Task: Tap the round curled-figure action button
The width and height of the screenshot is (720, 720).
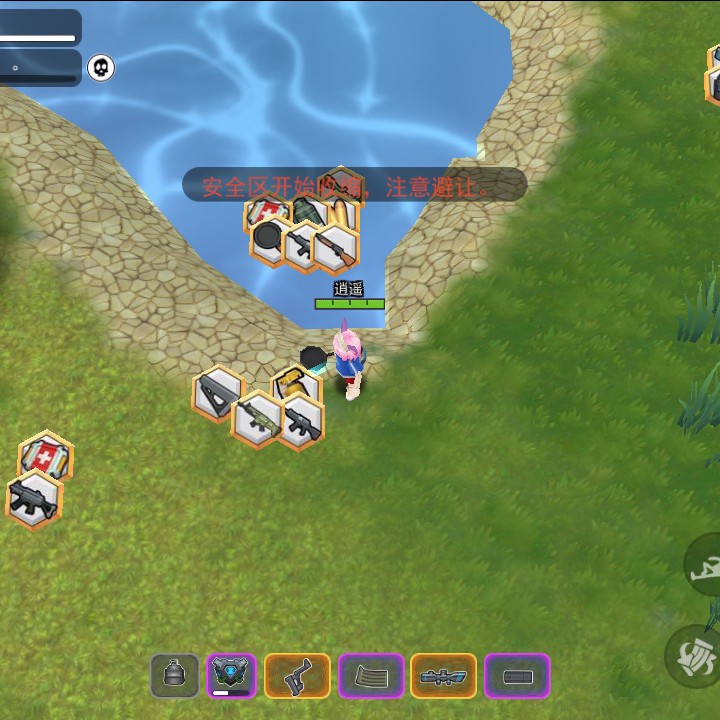Action: pos(697,655)
